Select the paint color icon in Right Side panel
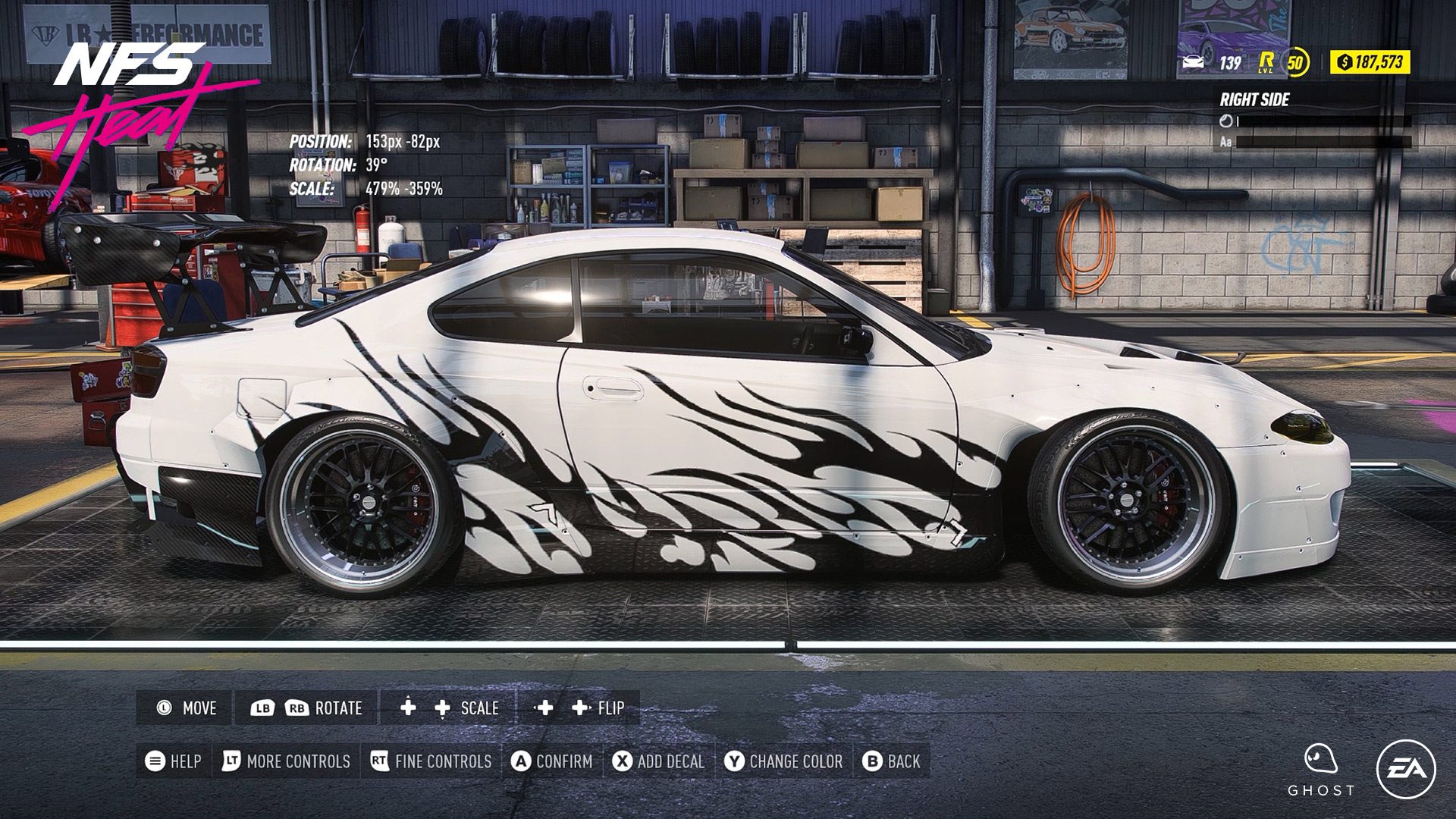 pos(1226,118)
